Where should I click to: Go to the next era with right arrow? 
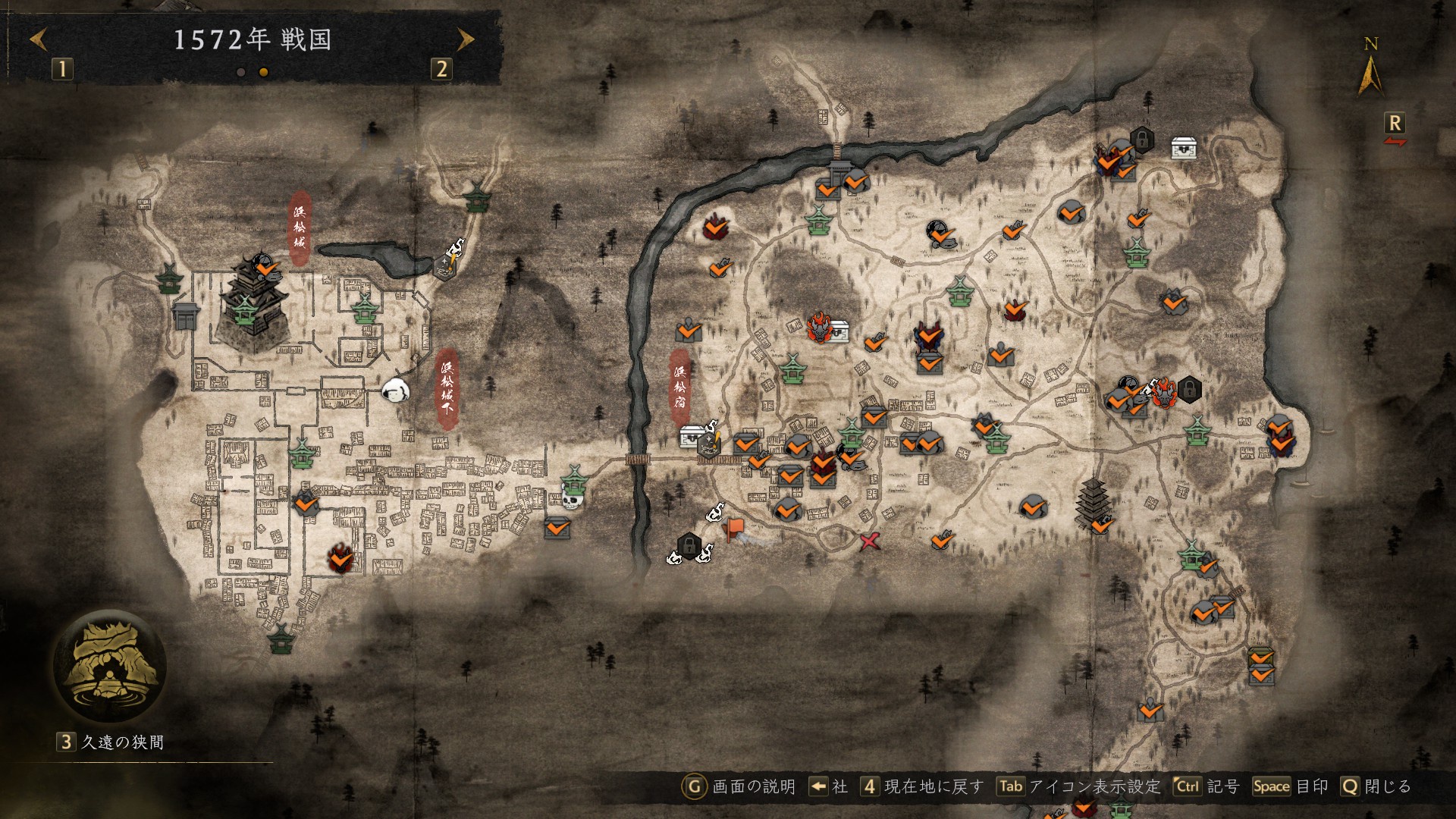click(466, 39)
